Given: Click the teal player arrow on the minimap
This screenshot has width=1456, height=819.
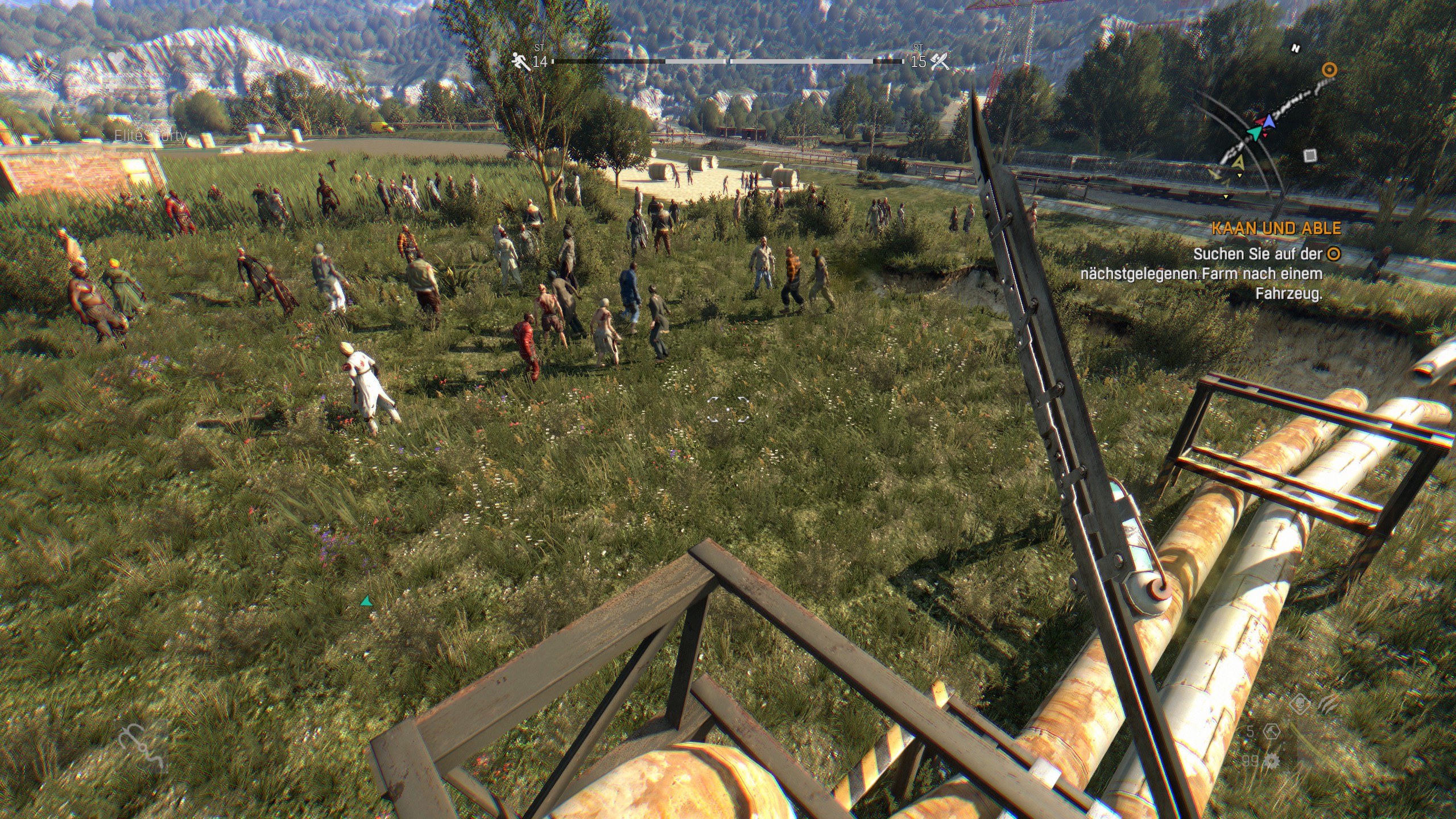Looking at the screenshot, I should (x=1254, y=133).
